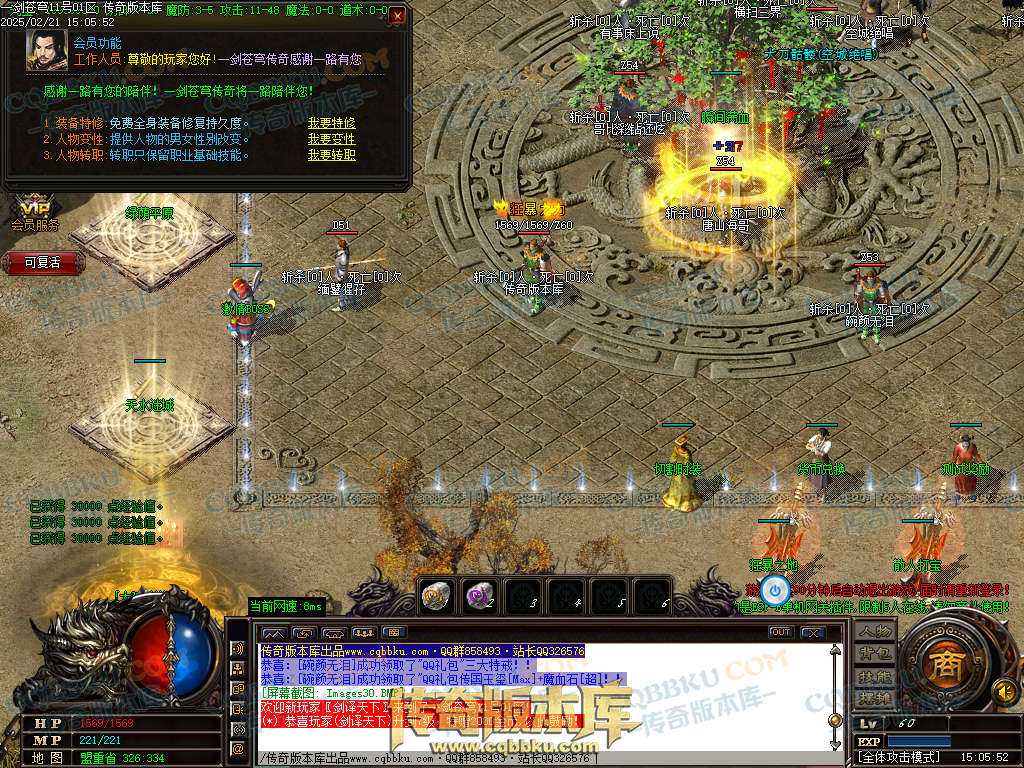Select the 我要变性 gender change link
Viewport: 1024px width, 768px height.
pos(331,140)
